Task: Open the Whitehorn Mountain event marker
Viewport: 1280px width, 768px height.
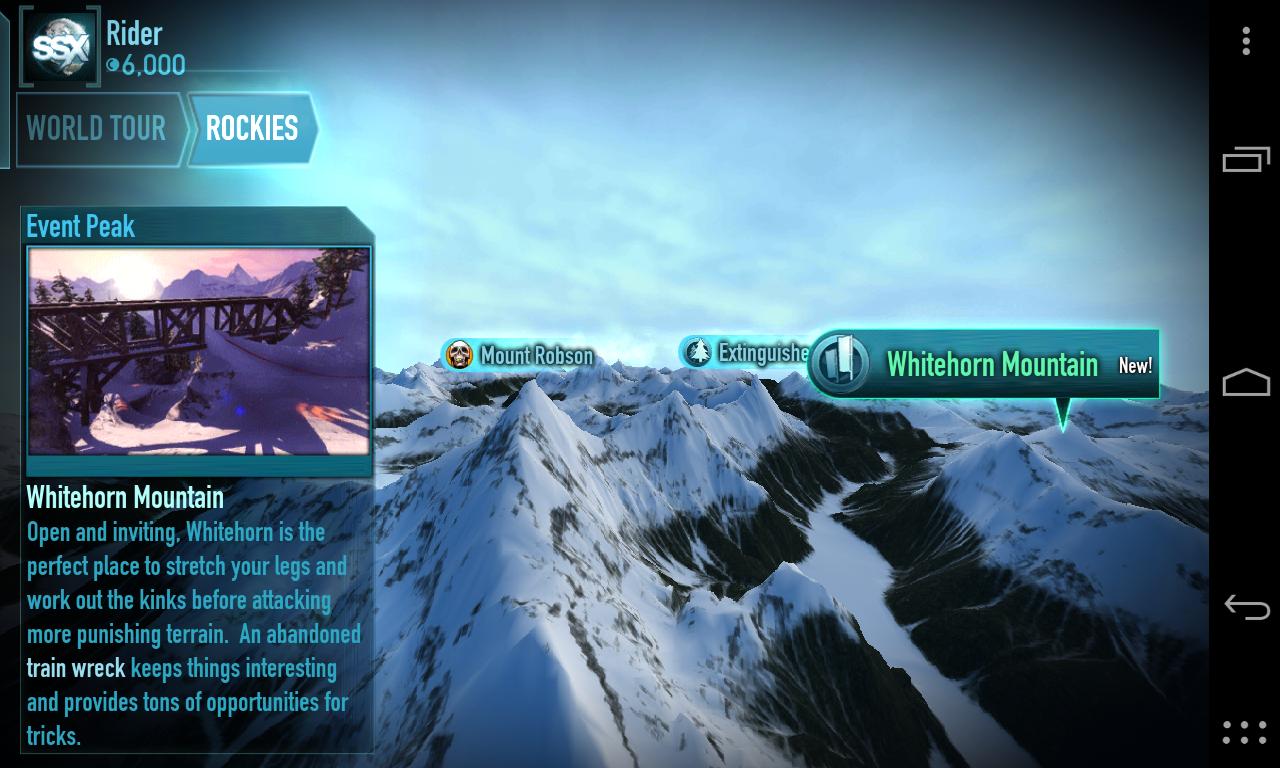Action: [984, 364]
